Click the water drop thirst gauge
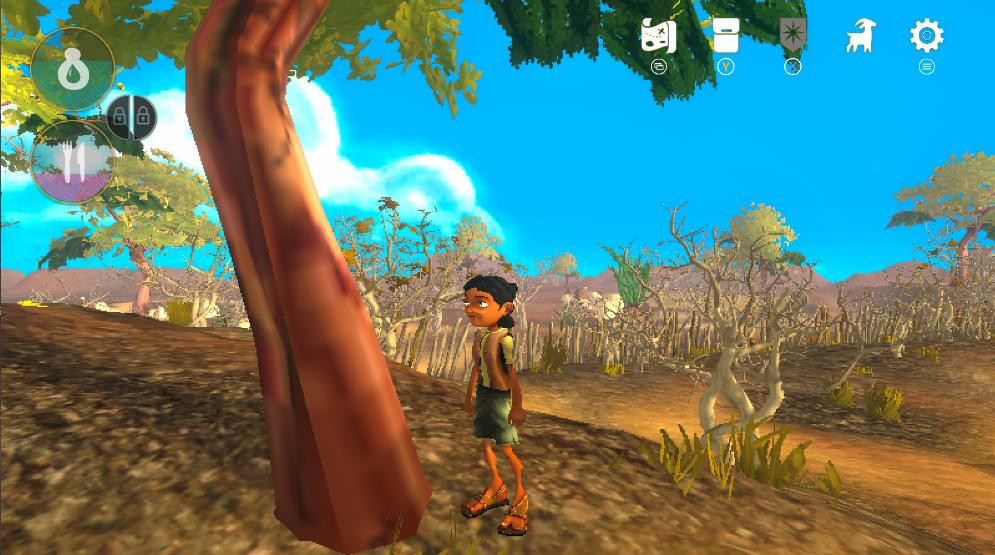 tap(72, 69)
